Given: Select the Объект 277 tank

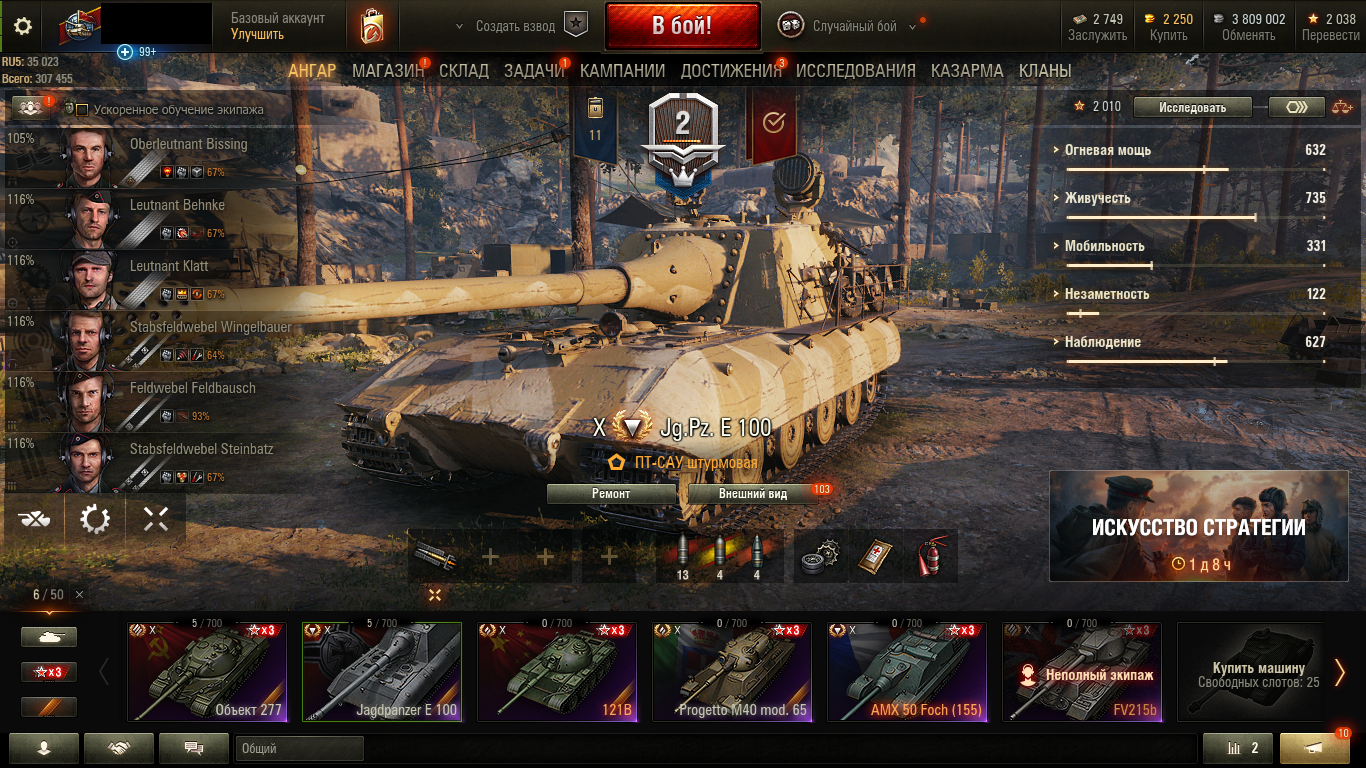Looking at the screenshot, I should coord(207,671).
